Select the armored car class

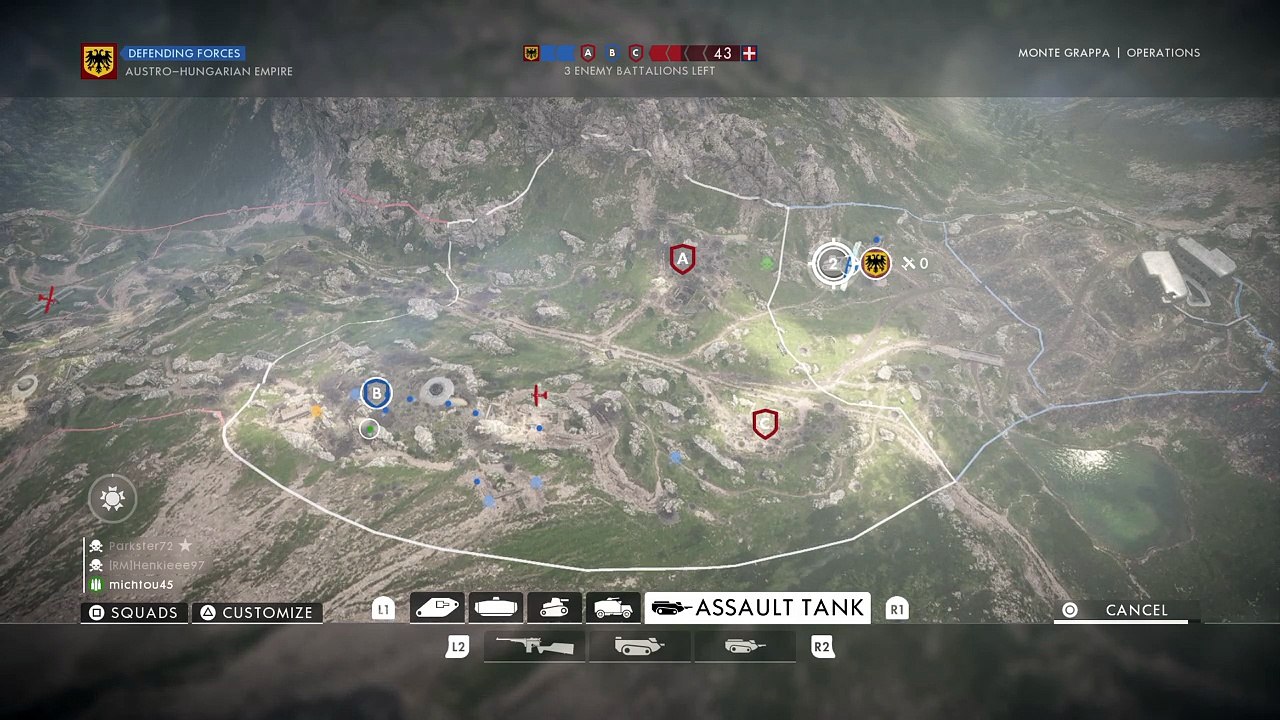coord(613,607)
